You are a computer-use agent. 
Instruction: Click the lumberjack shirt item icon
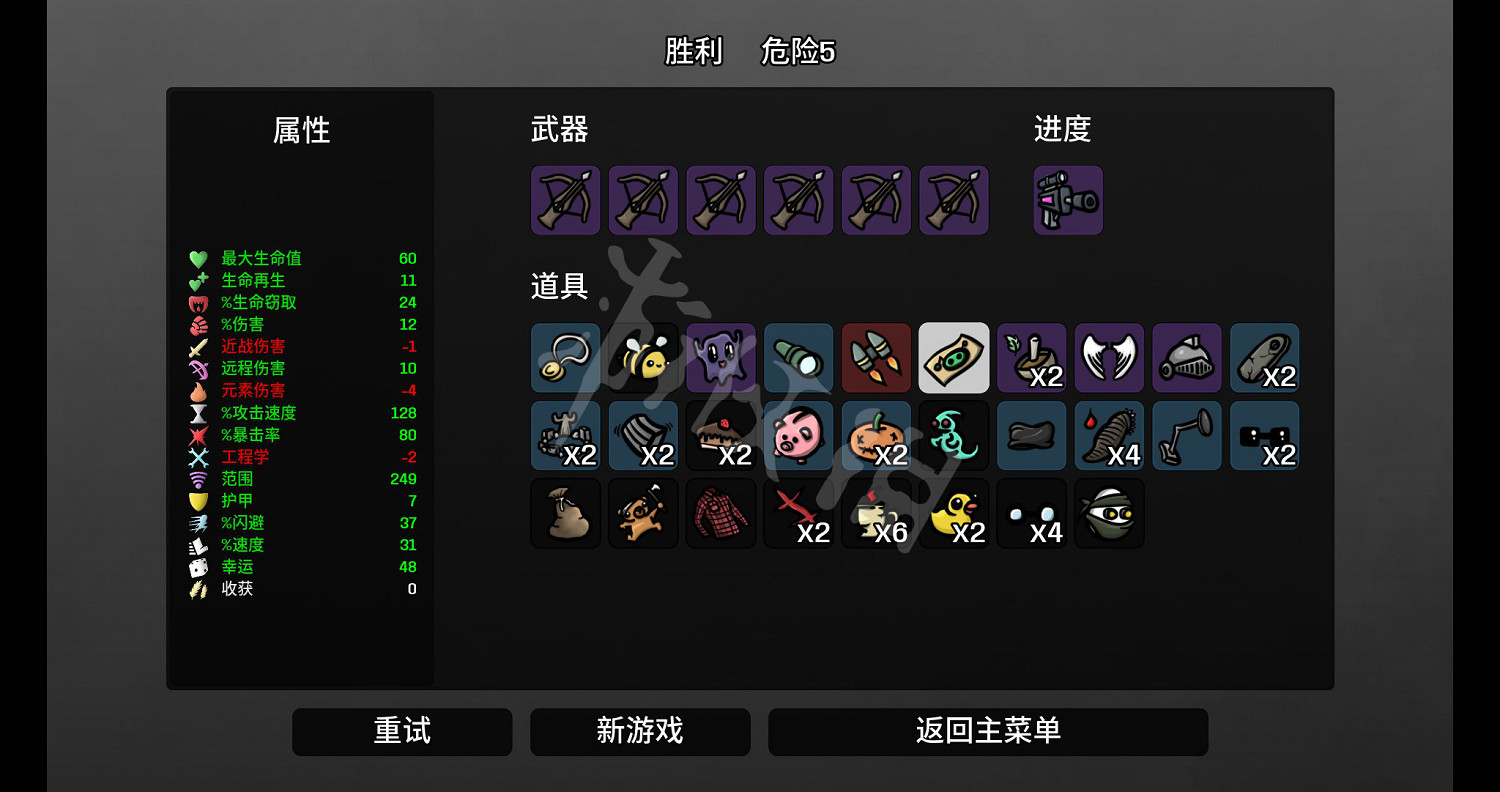pos(721,513)
